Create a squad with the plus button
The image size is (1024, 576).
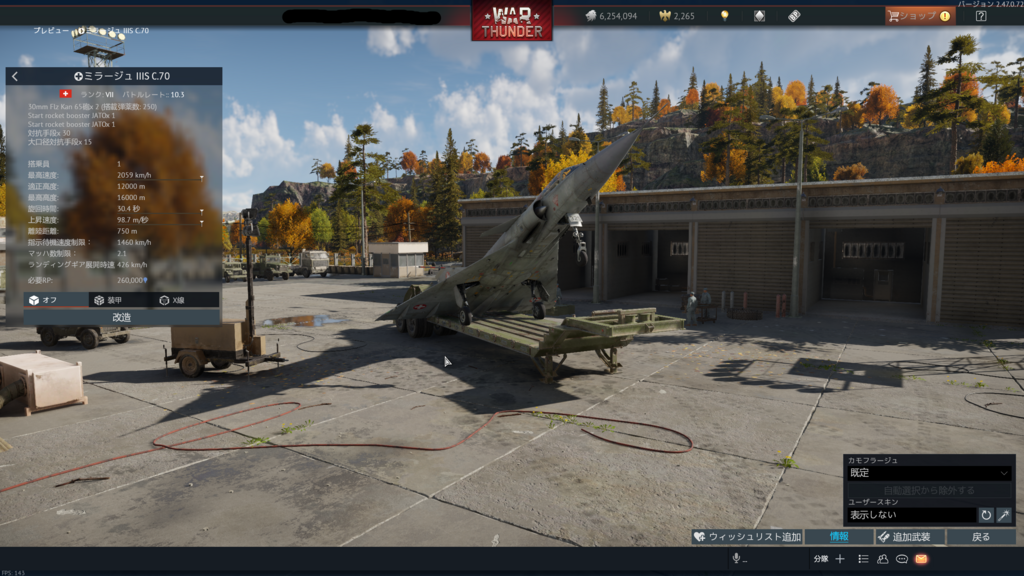(840, 559)
